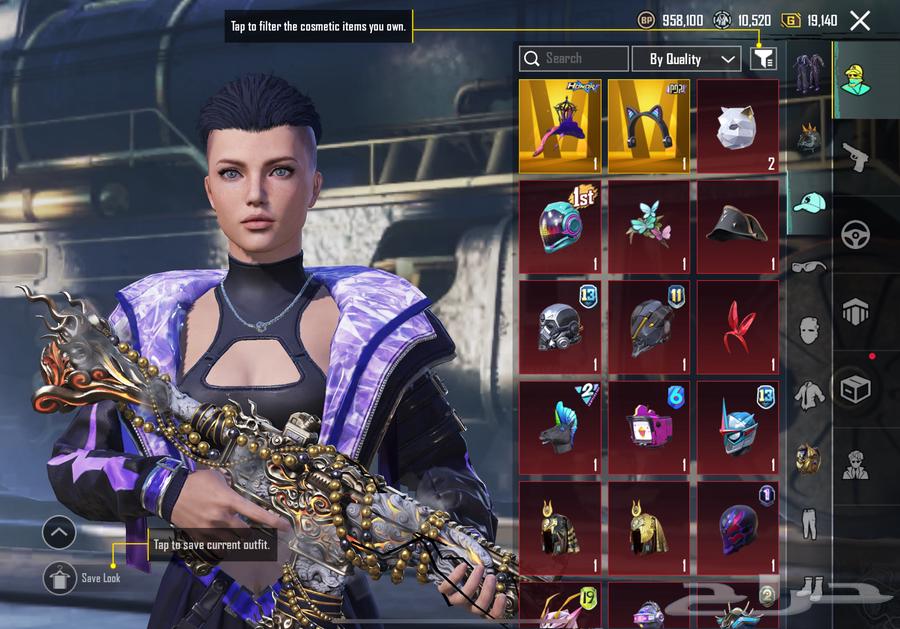Viewport: 900px width, 629px height.
Task: Equip the red bunny ears headpiece
Action: pos(737,326)
